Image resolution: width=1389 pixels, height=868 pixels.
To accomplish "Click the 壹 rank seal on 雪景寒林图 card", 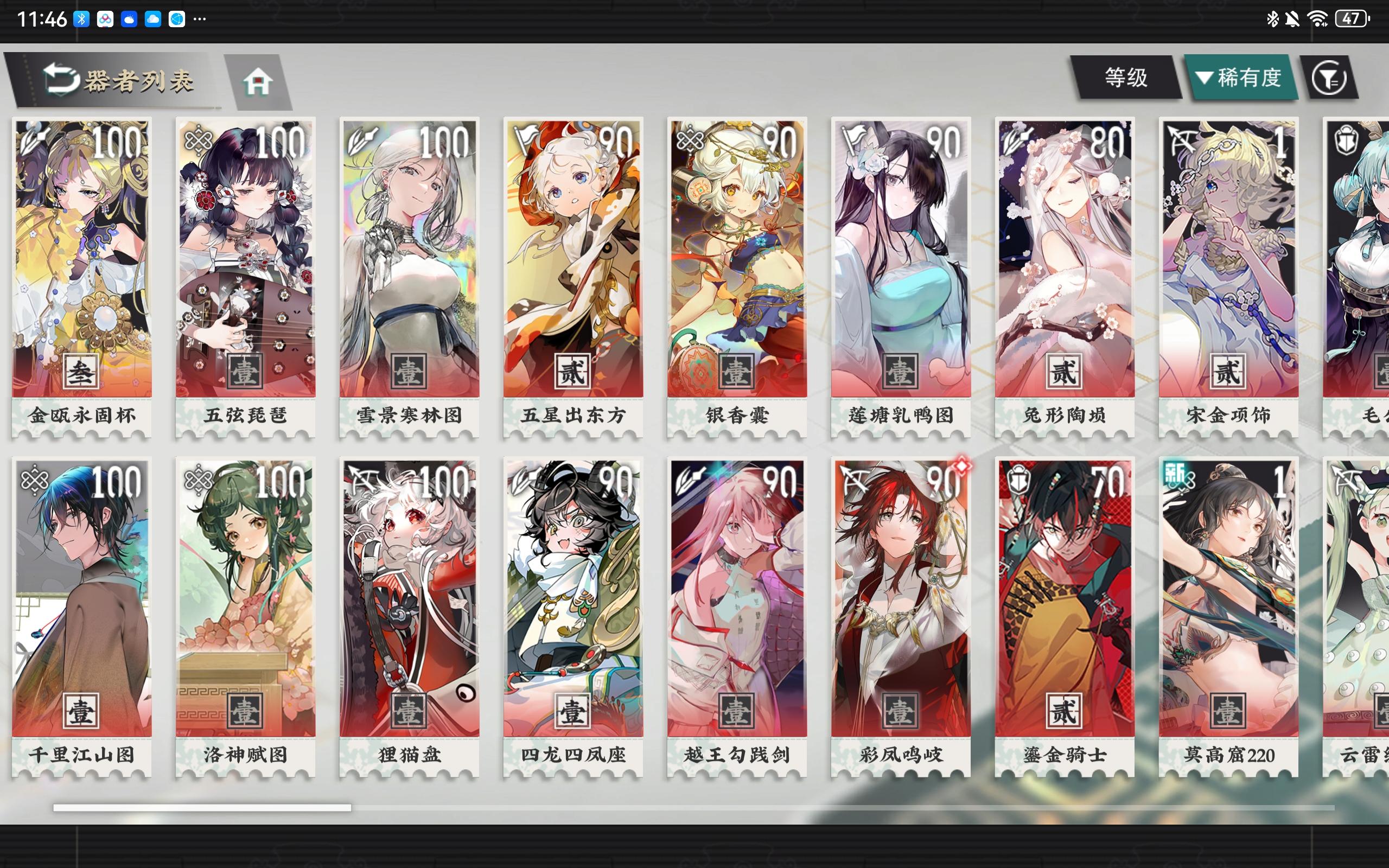I will (x=408, y=373).
